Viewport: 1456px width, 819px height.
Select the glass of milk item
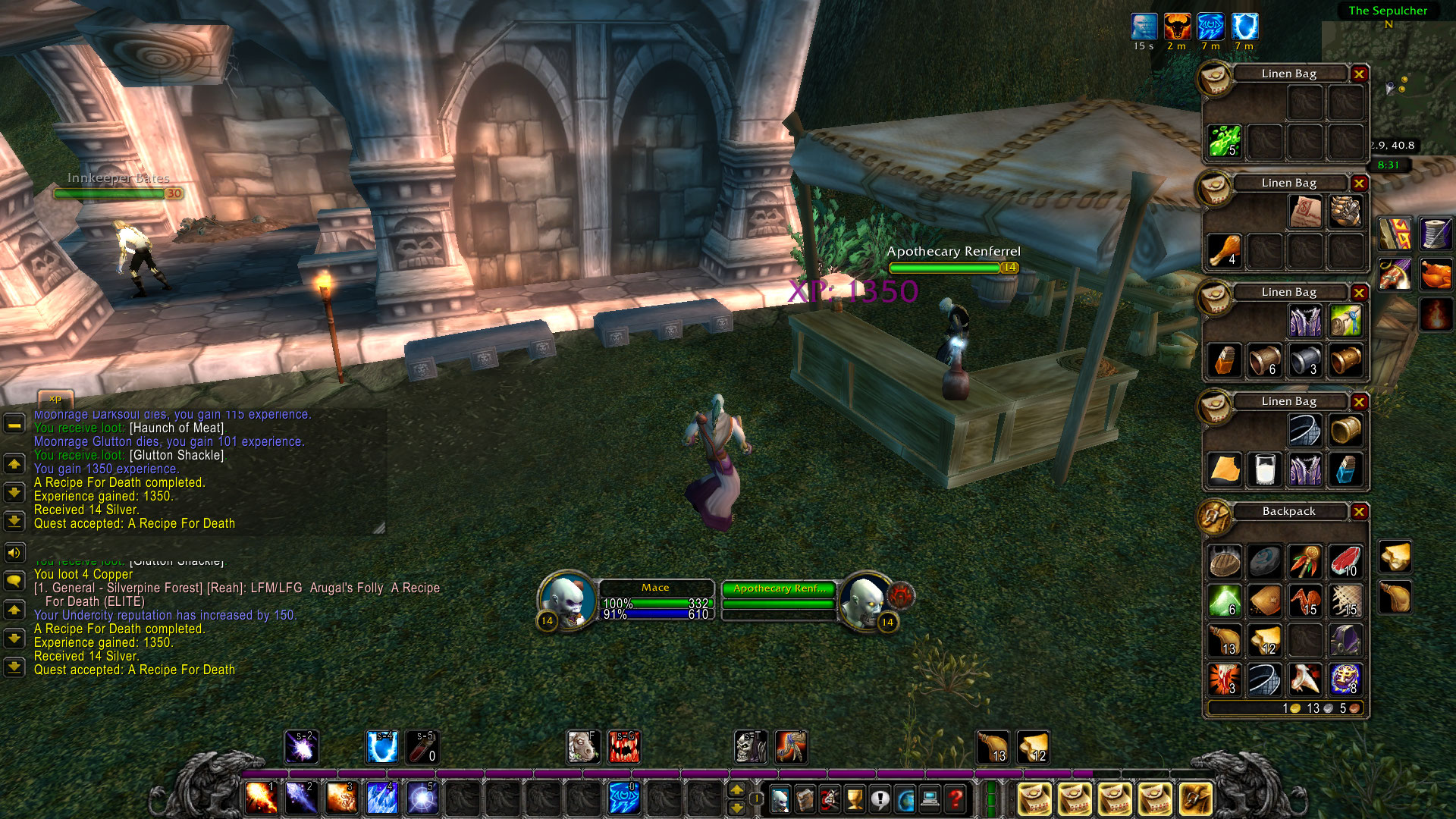click(x=1264, y=469)
